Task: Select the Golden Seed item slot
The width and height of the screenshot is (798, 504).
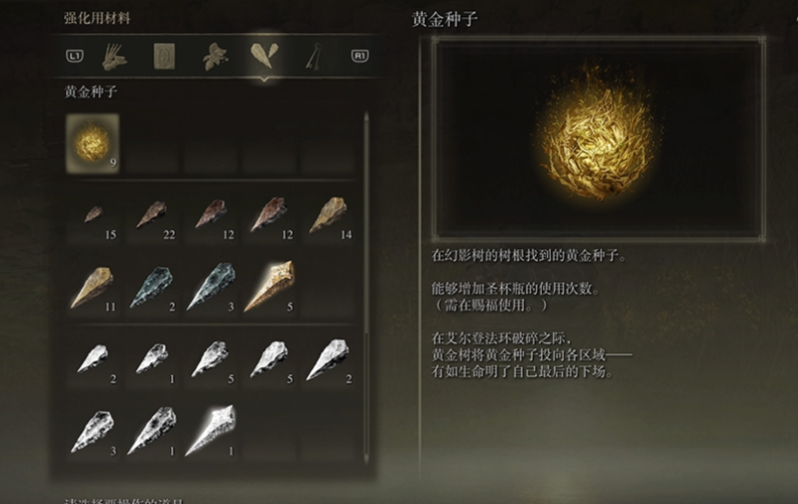Action: pyautogui.click(x=92, y=141)
